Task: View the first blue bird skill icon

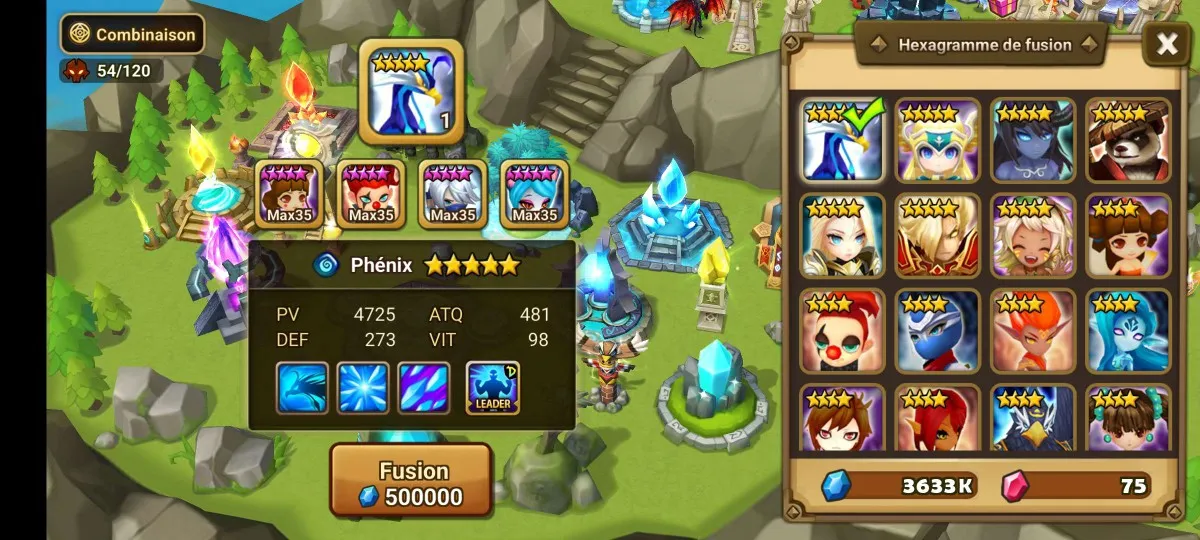Action: pos(302,388)
